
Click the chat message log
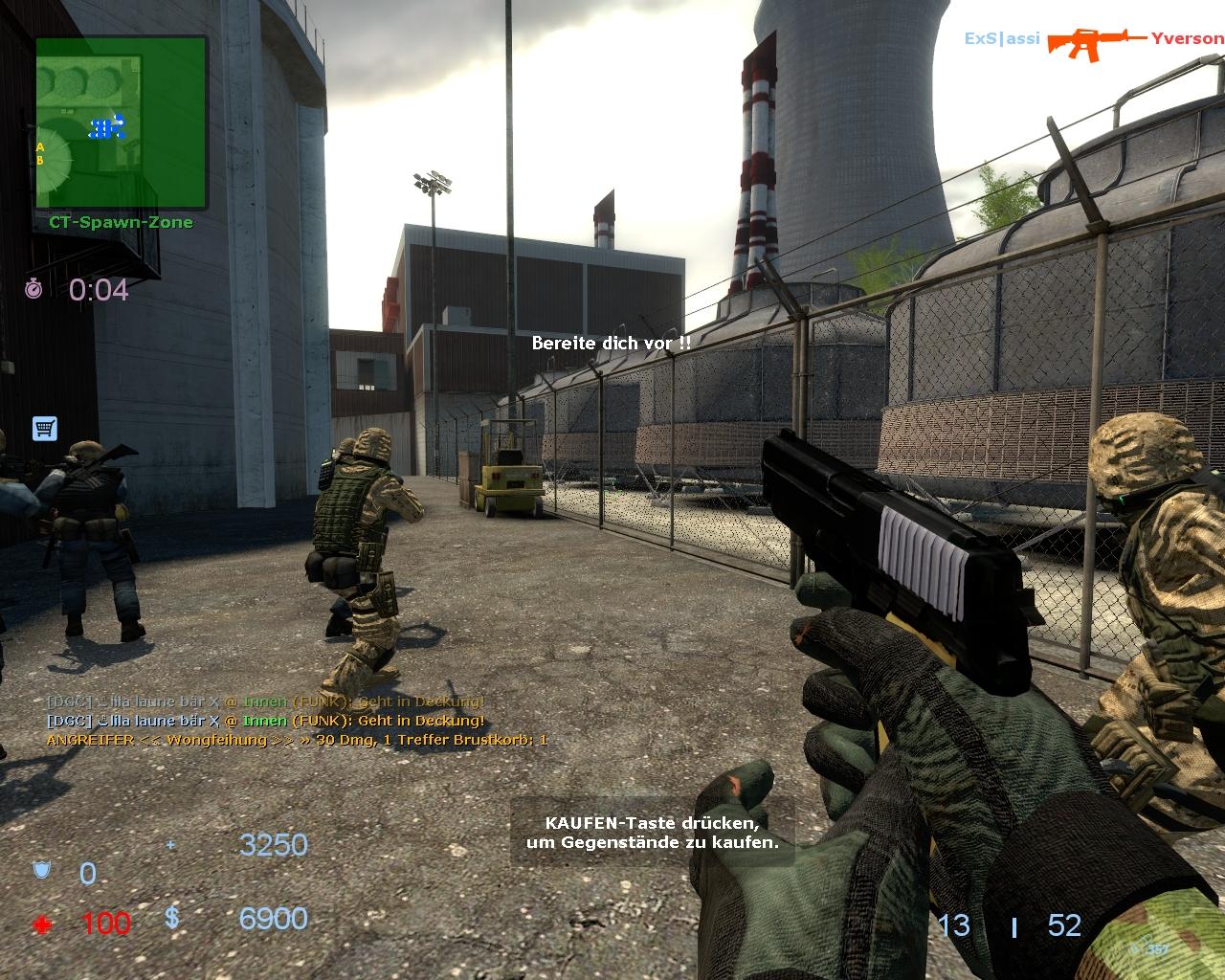point(297,721)
